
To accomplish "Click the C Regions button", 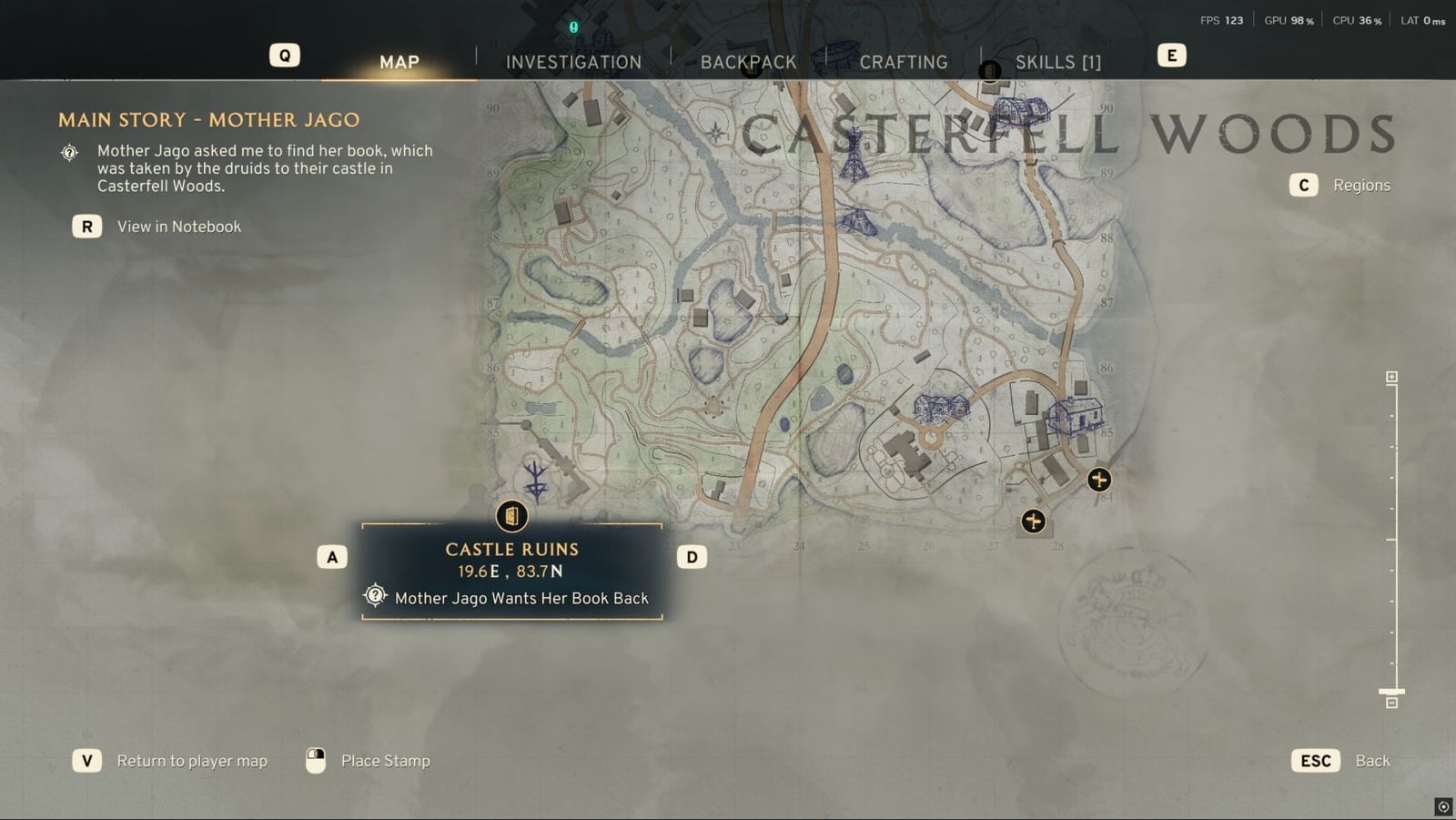I will tap(1303, 185).
